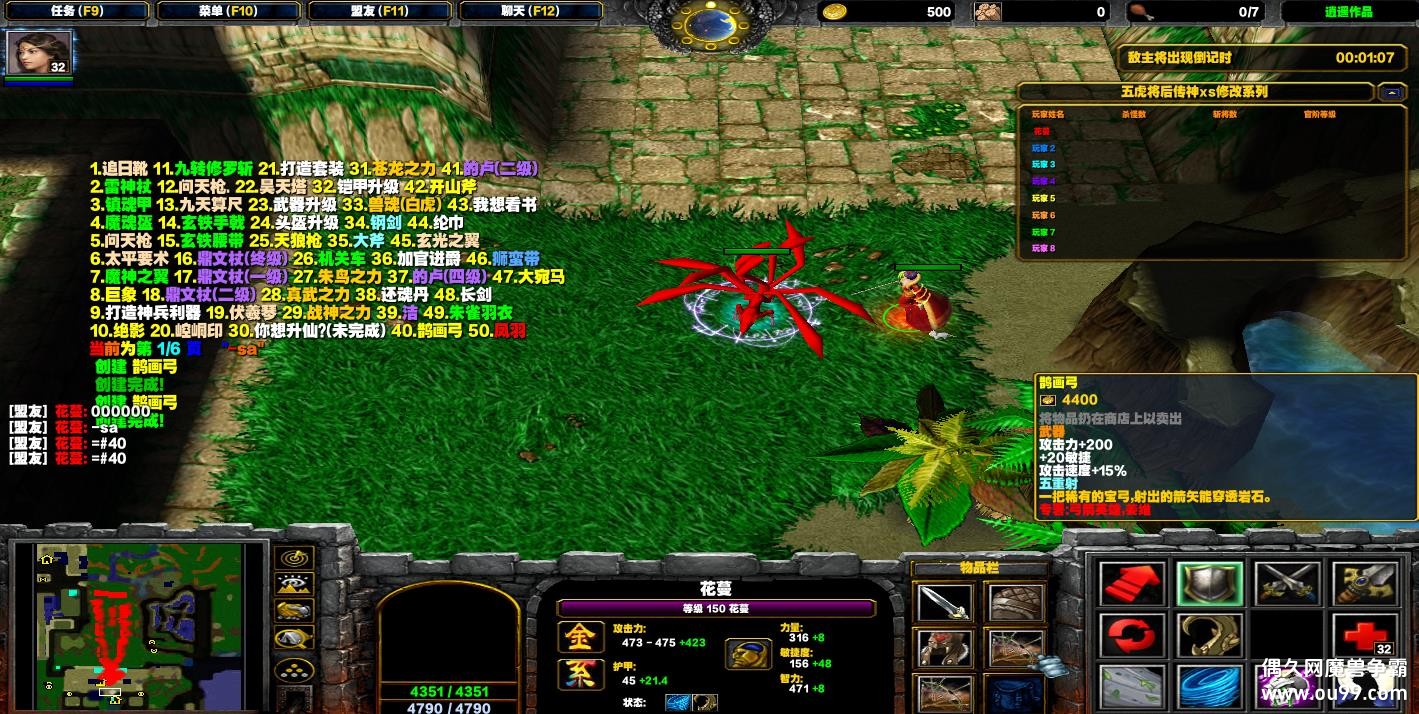Activate the gold-hilted sword attack command
1419x714 pixels.
(1364, 585)
